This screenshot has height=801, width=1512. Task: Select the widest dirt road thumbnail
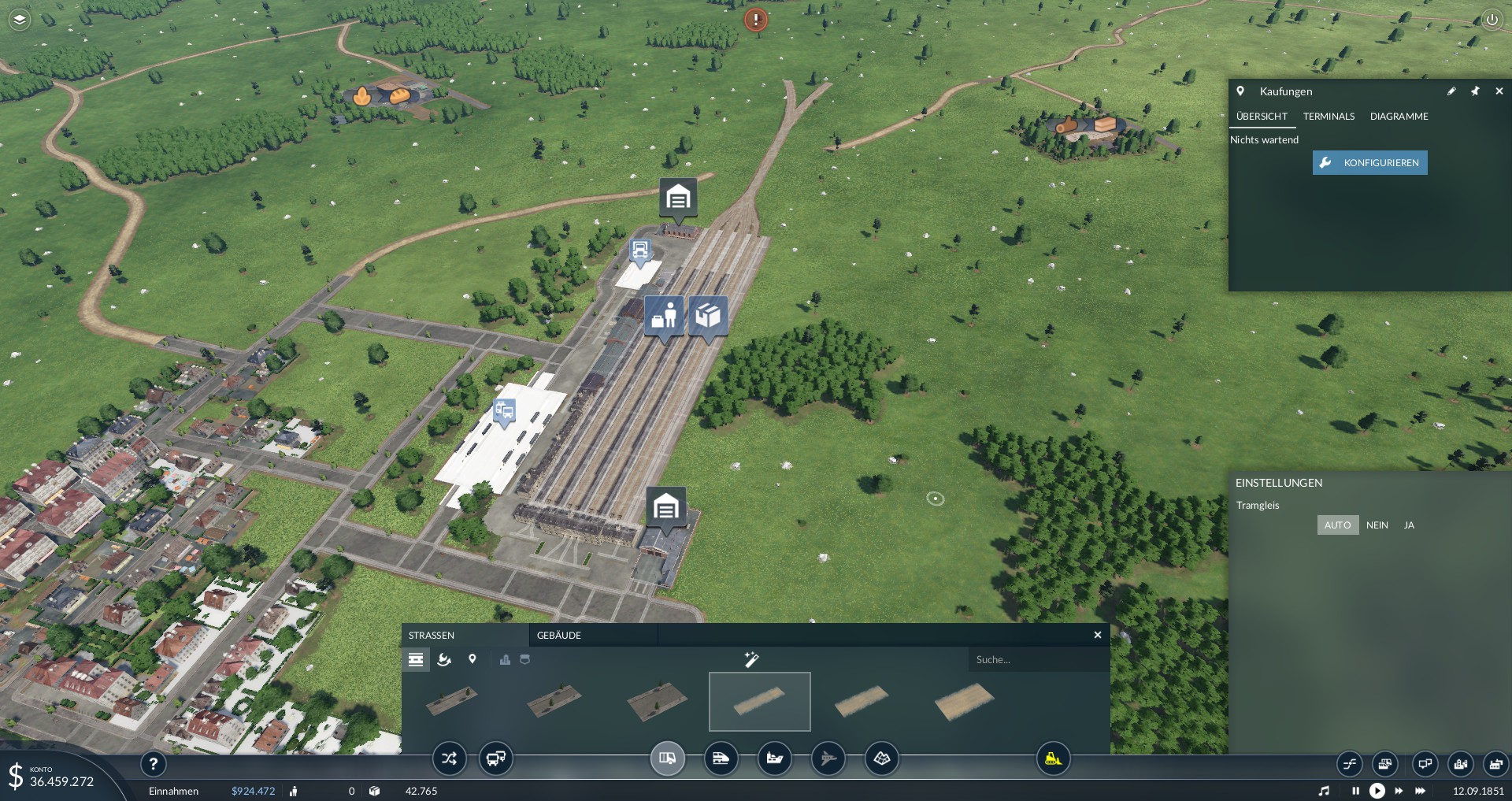point(964,701)
